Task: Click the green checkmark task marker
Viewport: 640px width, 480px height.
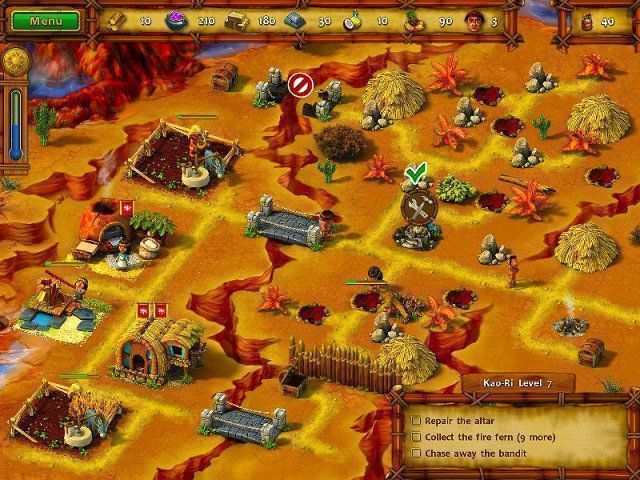Action: tap(415, 176)
